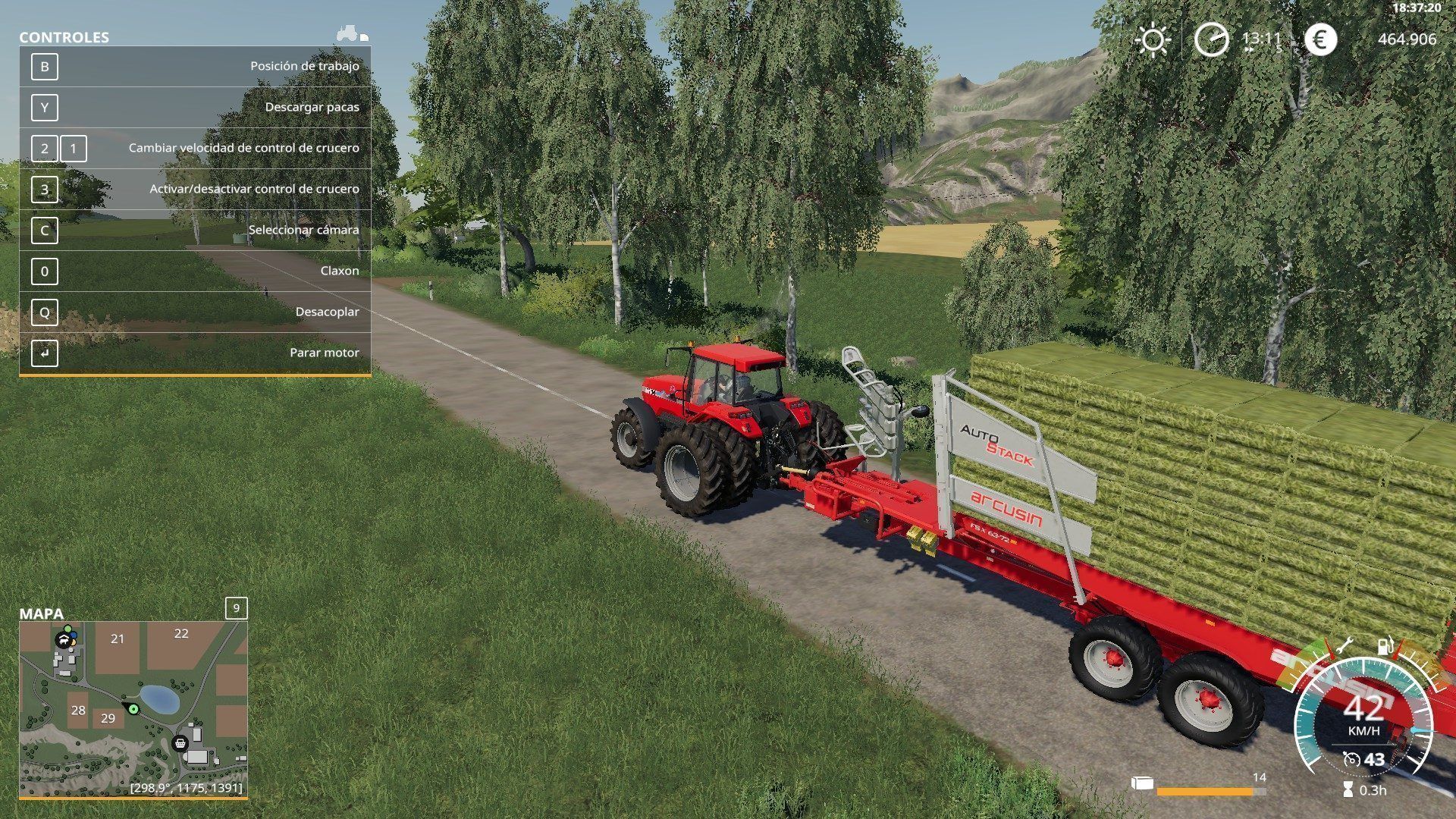The width and height of the screenshot is (1456, 819).
Task: Click the clock icon beside the game time
Action: (1211, 39)
